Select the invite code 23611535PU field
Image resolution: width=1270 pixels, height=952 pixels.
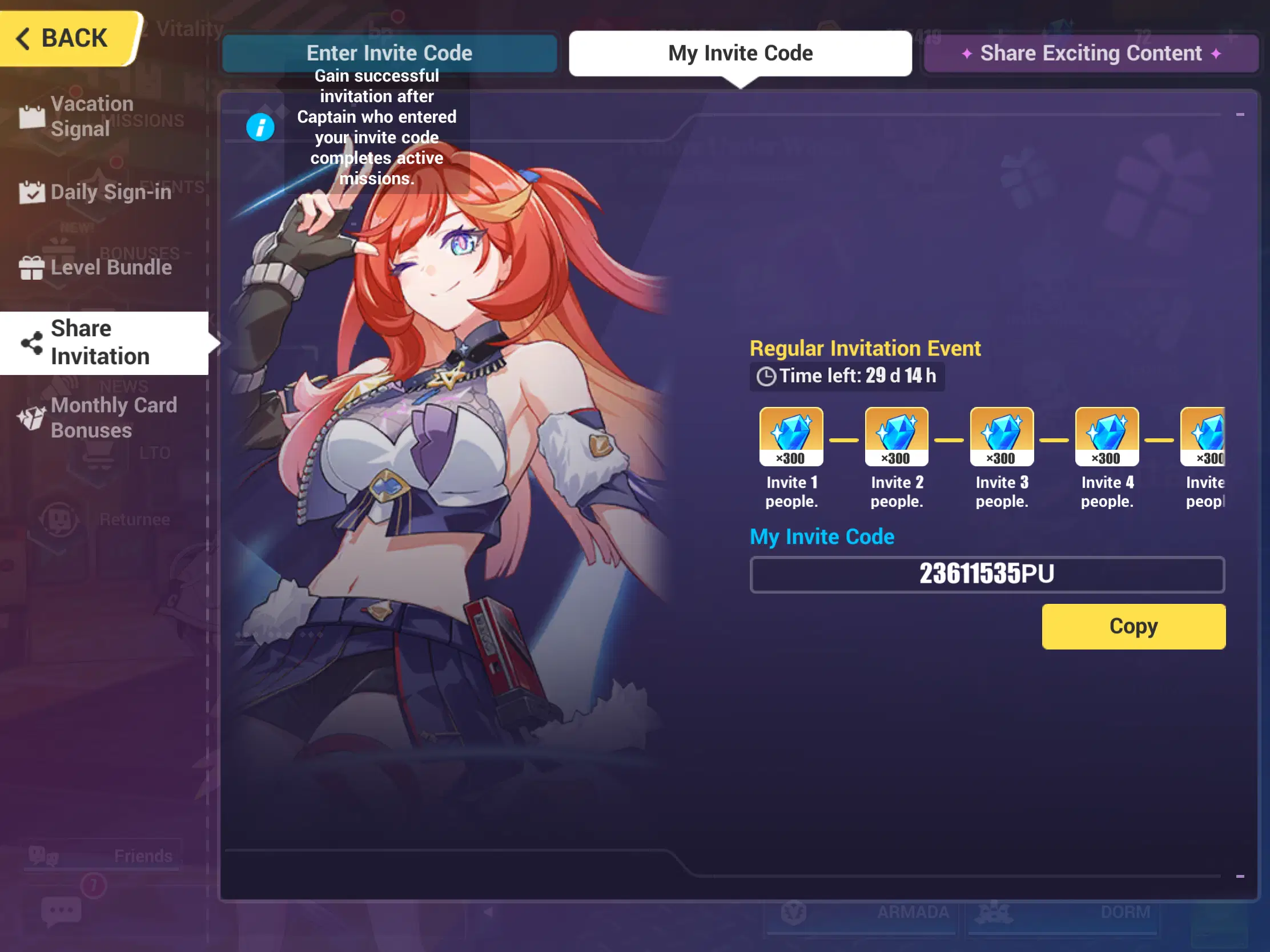point(986,574)
